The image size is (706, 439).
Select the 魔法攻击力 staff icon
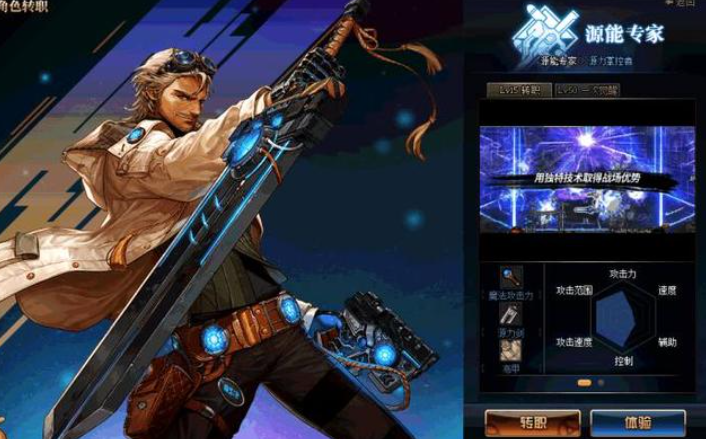[x=510, y=277]
